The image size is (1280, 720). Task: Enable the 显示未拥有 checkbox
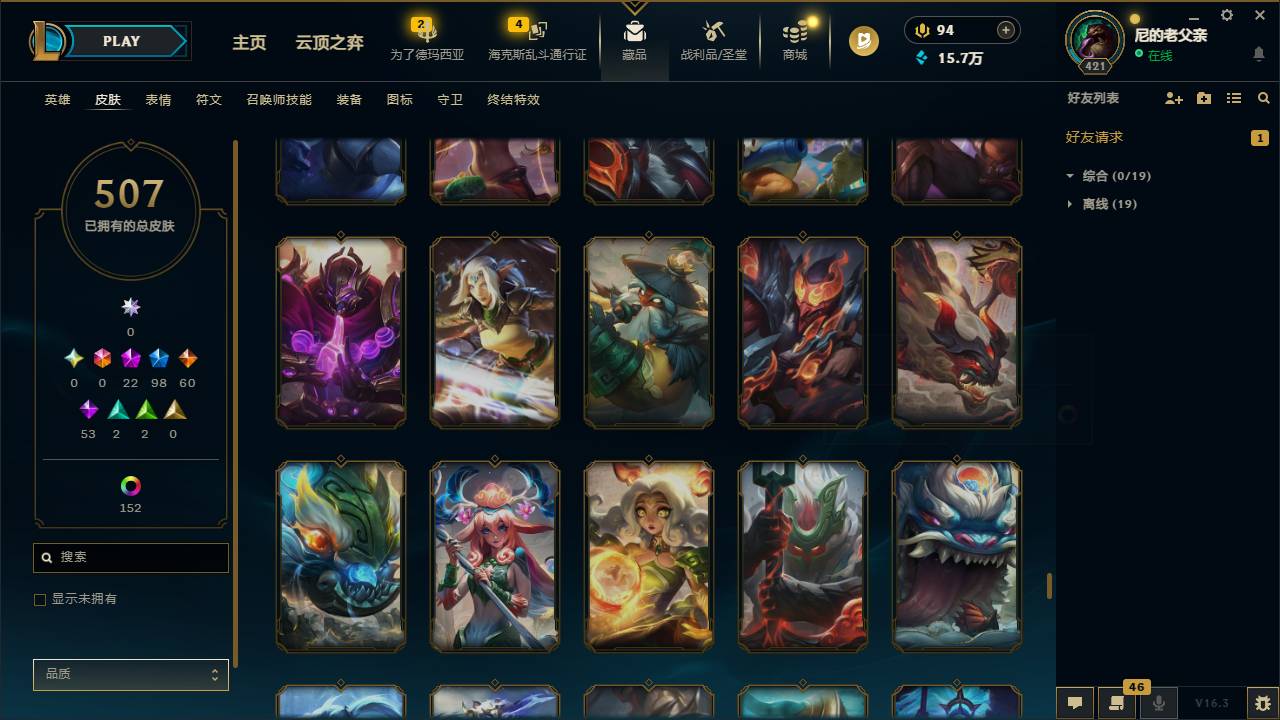tap(40, 599)
